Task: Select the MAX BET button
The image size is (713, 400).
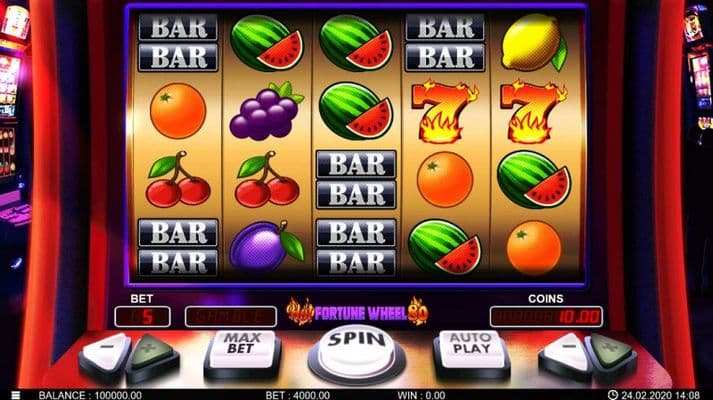Action: [x=242, y=346]
